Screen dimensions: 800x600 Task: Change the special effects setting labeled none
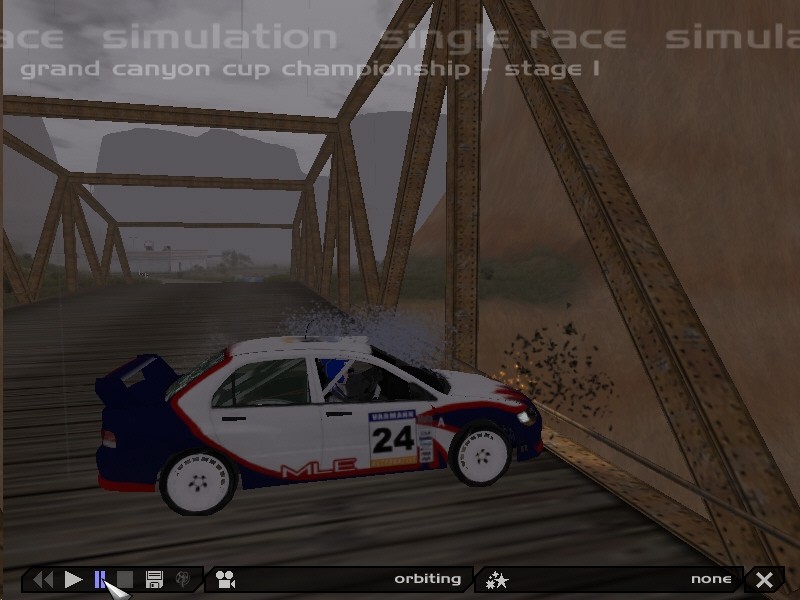pyautogui.click(x=609, y=579)
